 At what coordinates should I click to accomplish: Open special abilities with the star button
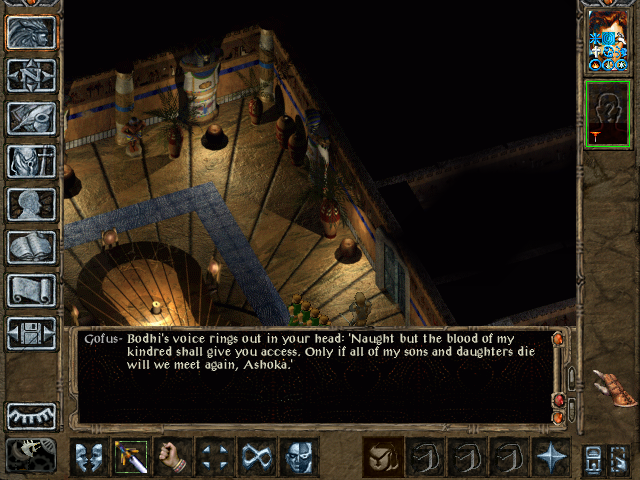coord(551,457)
